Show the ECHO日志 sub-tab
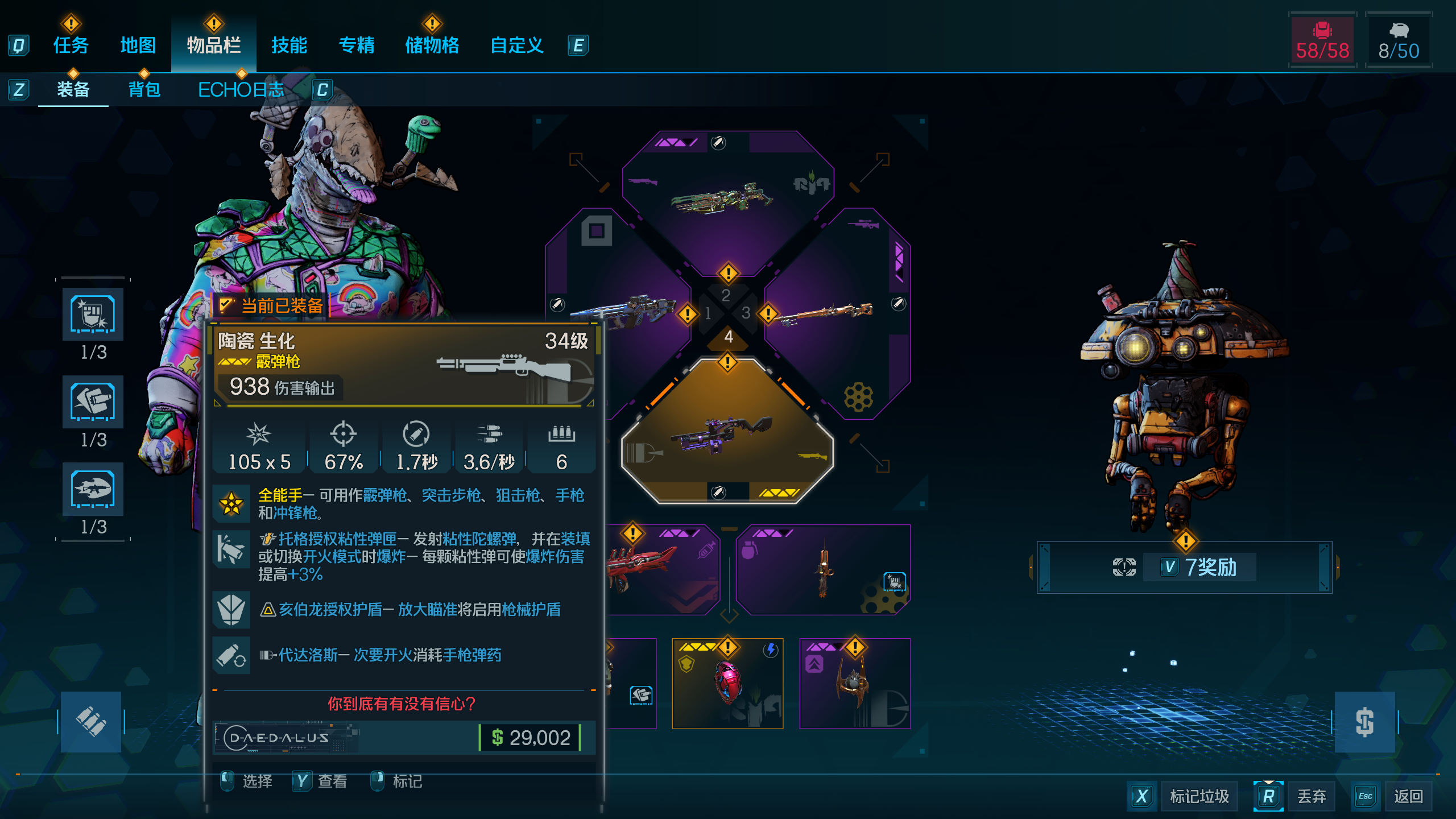This screenshot has width=1456, height=819. tap(241, 90)
